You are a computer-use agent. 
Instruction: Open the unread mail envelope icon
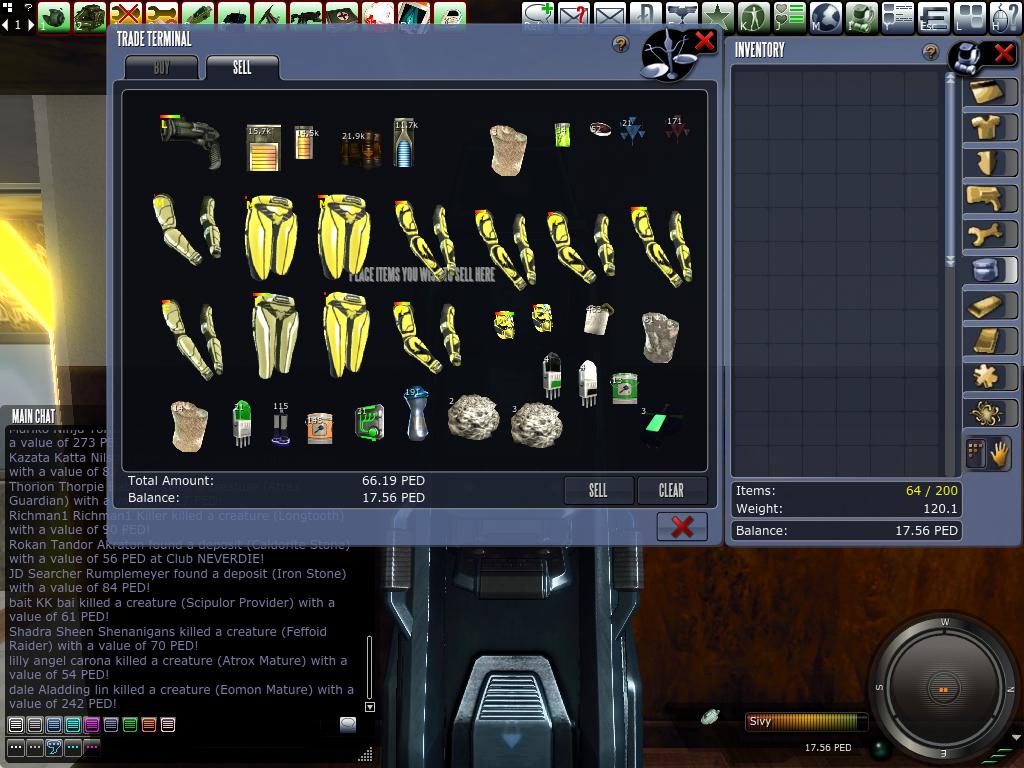(x=574, y=16)
